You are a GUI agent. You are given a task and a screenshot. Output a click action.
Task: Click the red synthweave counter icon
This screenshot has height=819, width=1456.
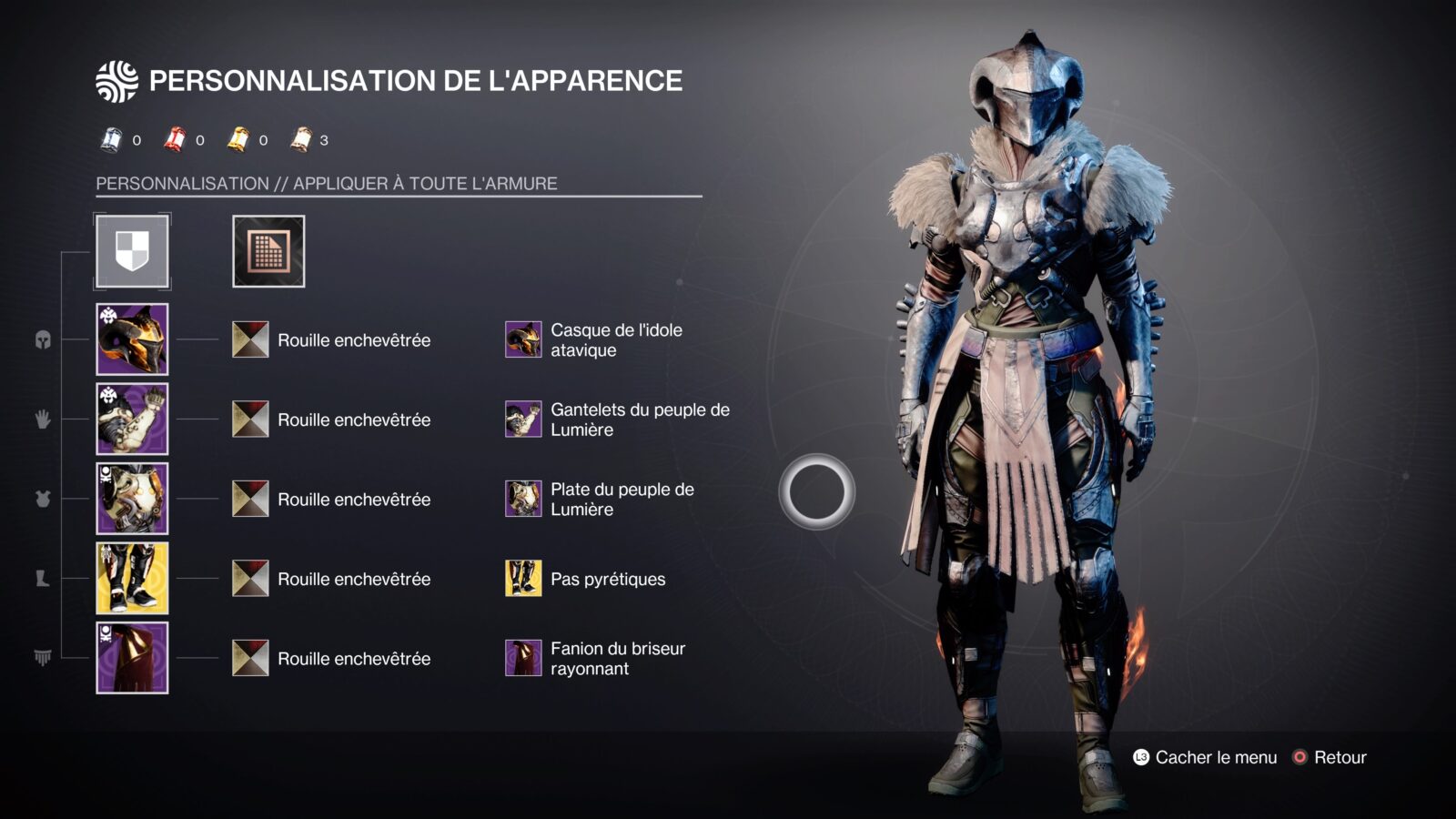click(x=173, y=139)
